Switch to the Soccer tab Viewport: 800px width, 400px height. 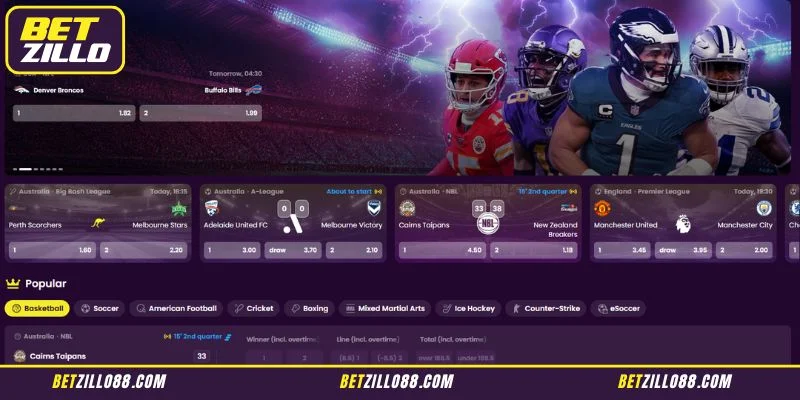(x=100, y=308)
